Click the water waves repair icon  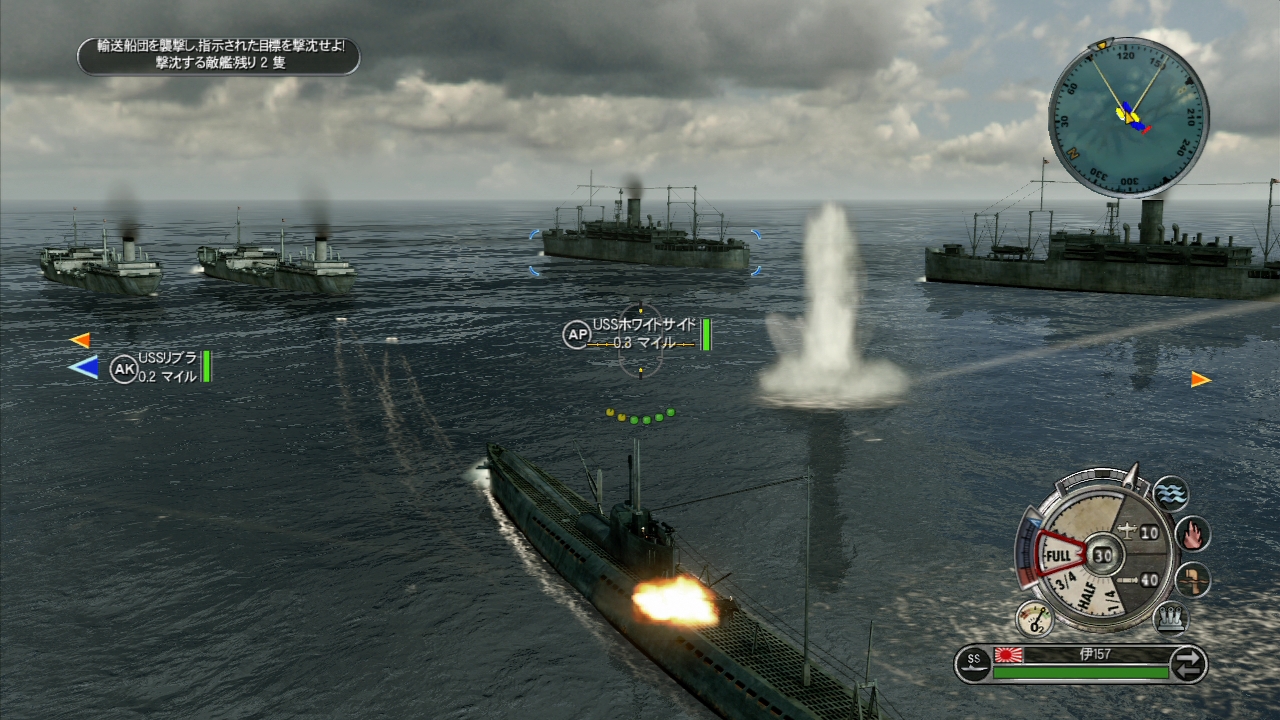pos(1170,493)
